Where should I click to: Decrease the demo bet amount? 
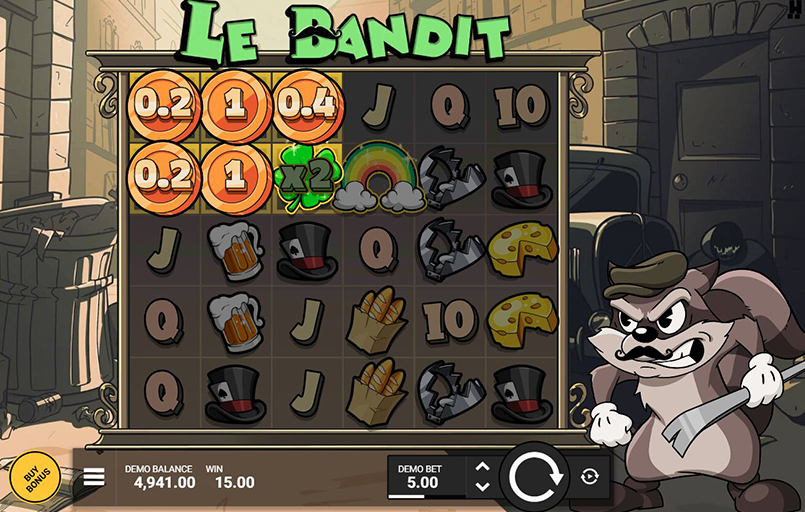tap(482, 486)
